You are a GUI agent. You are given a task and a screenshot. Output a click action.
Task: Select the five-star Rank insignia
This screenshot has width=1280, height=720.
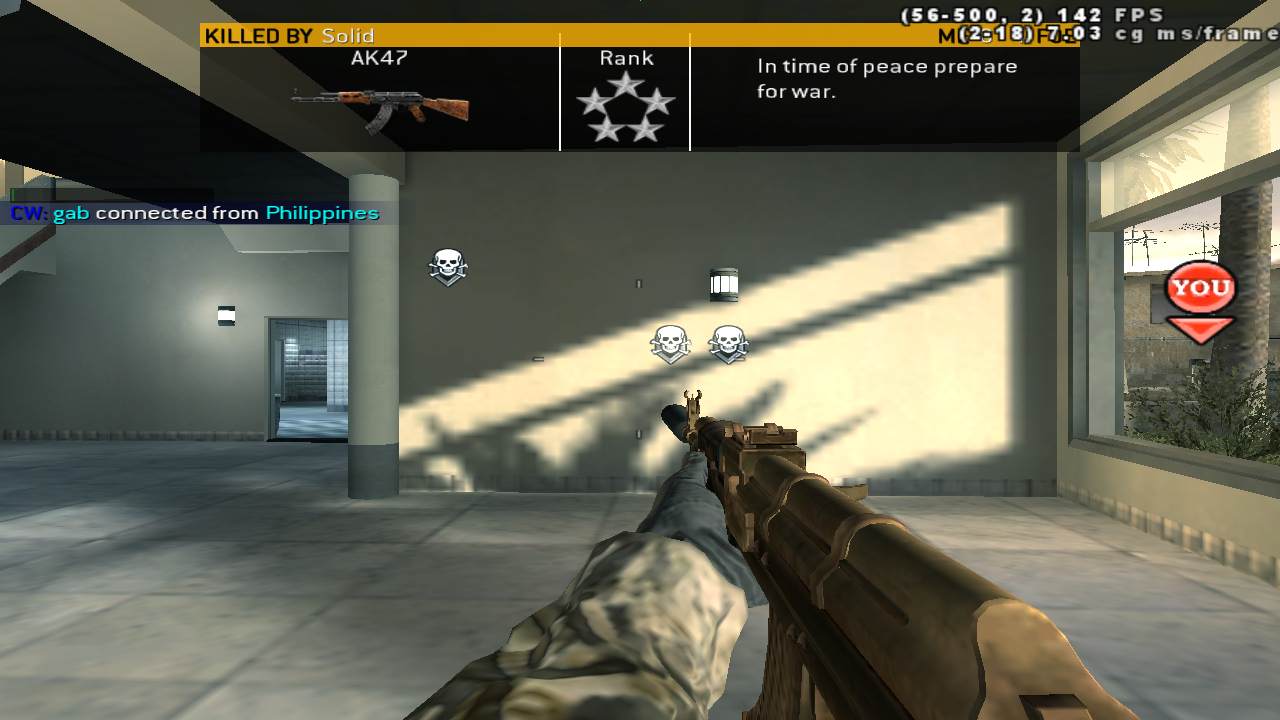(625, 106)
